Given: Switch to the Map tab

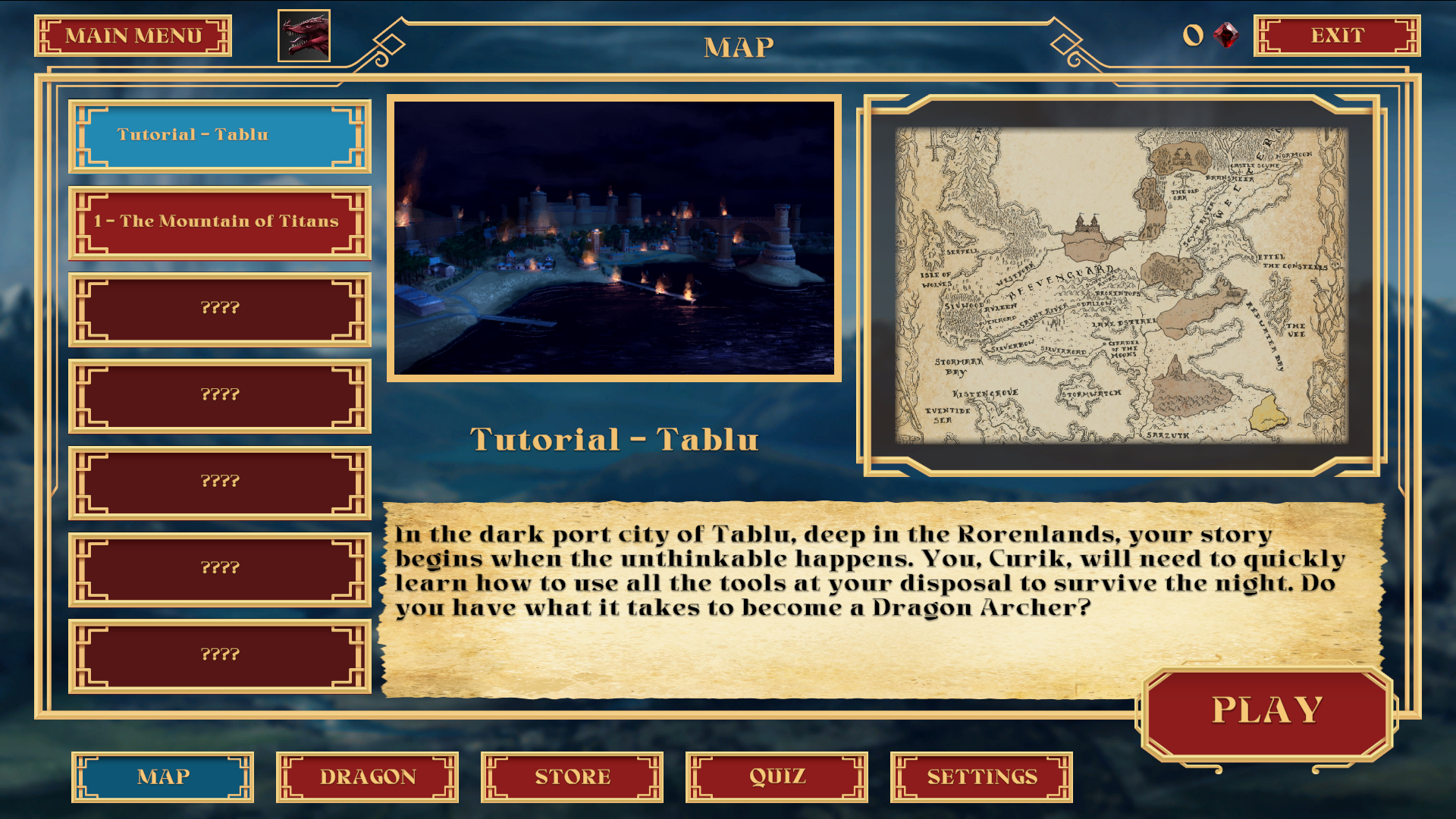Looking at the screenshot, I should coord(162,777).
